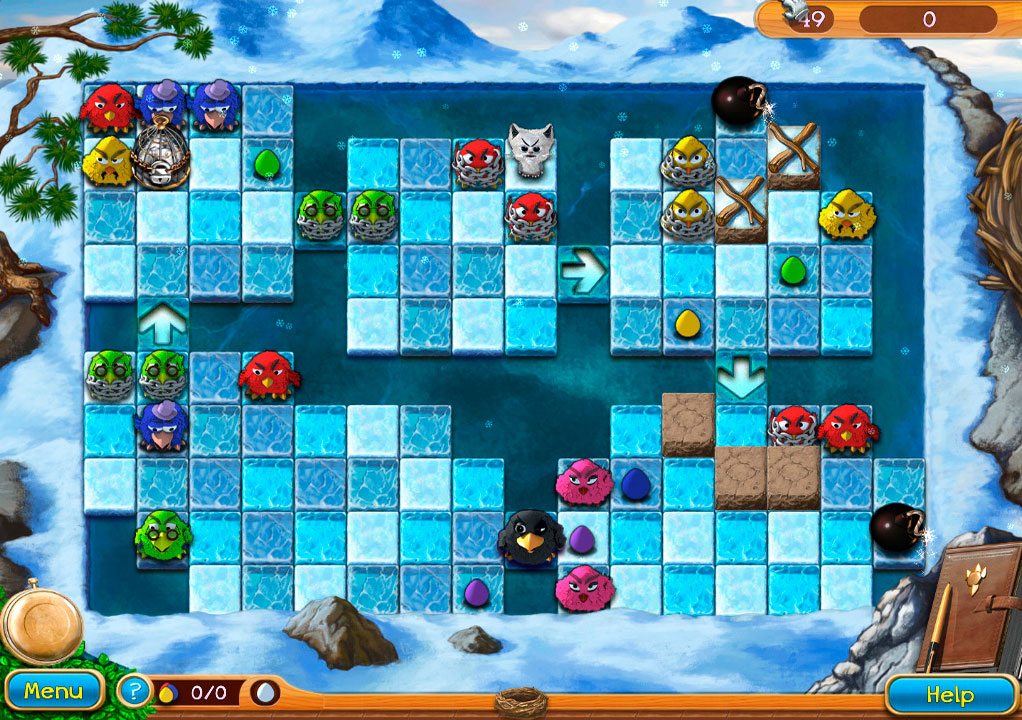Activate the golden pocket watch
The width and height of the screenshot is (1022, 720).
42,619
